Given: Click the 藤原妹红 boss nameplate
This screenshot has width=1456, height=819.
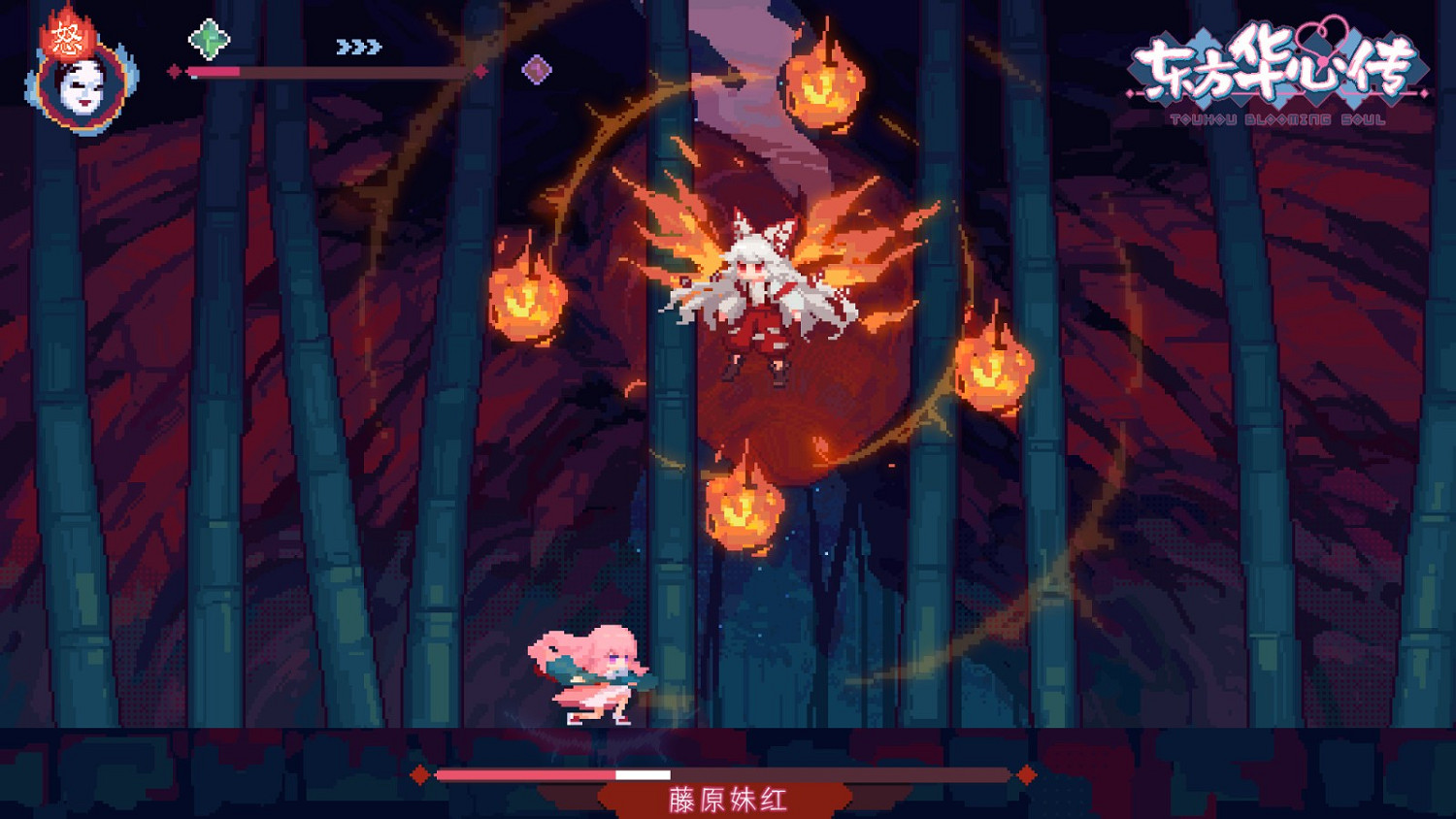Looking at the screenshot, I should (x=725, y=800).
